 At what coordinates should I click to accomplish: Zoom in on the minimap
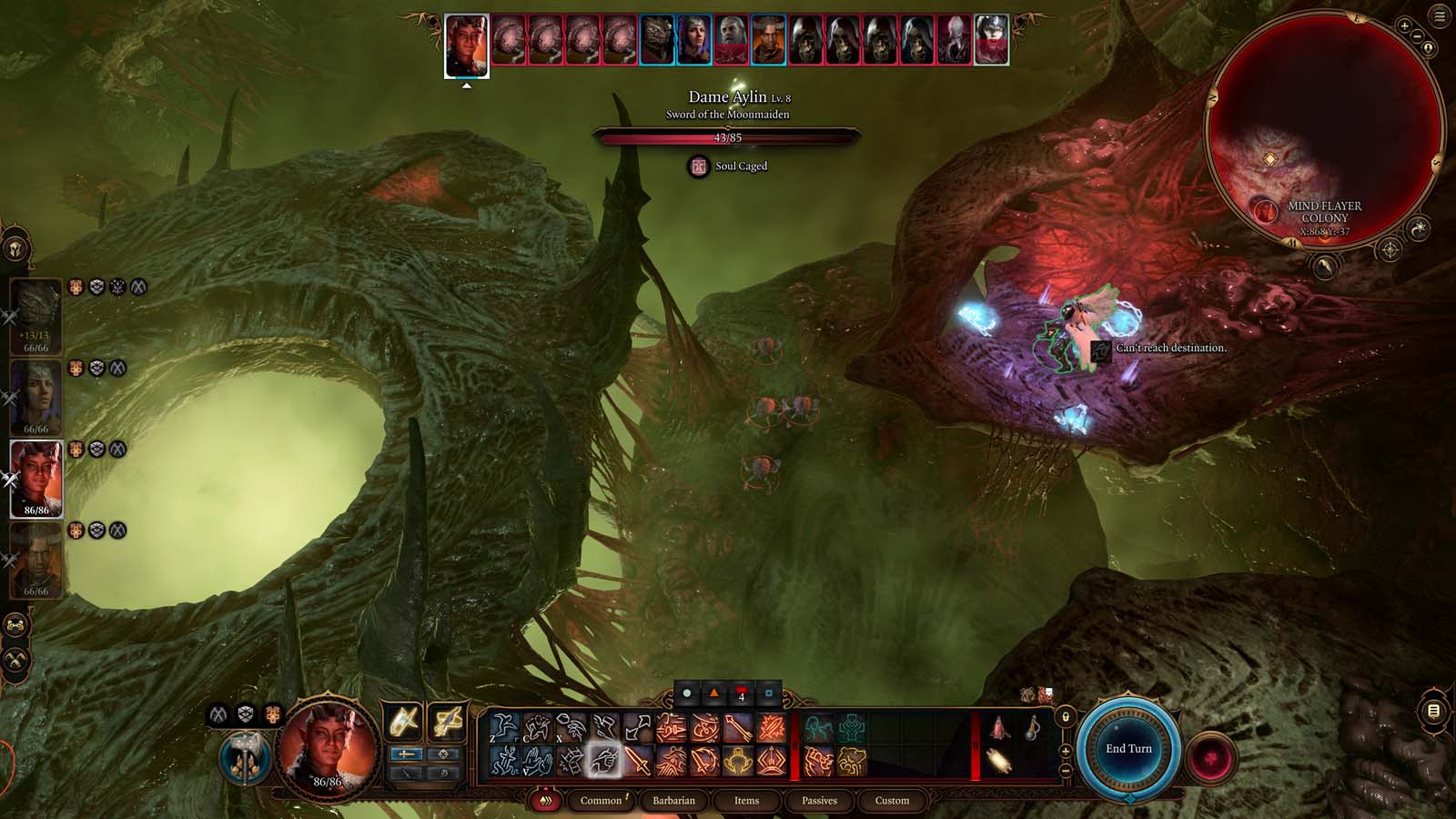1405,26
